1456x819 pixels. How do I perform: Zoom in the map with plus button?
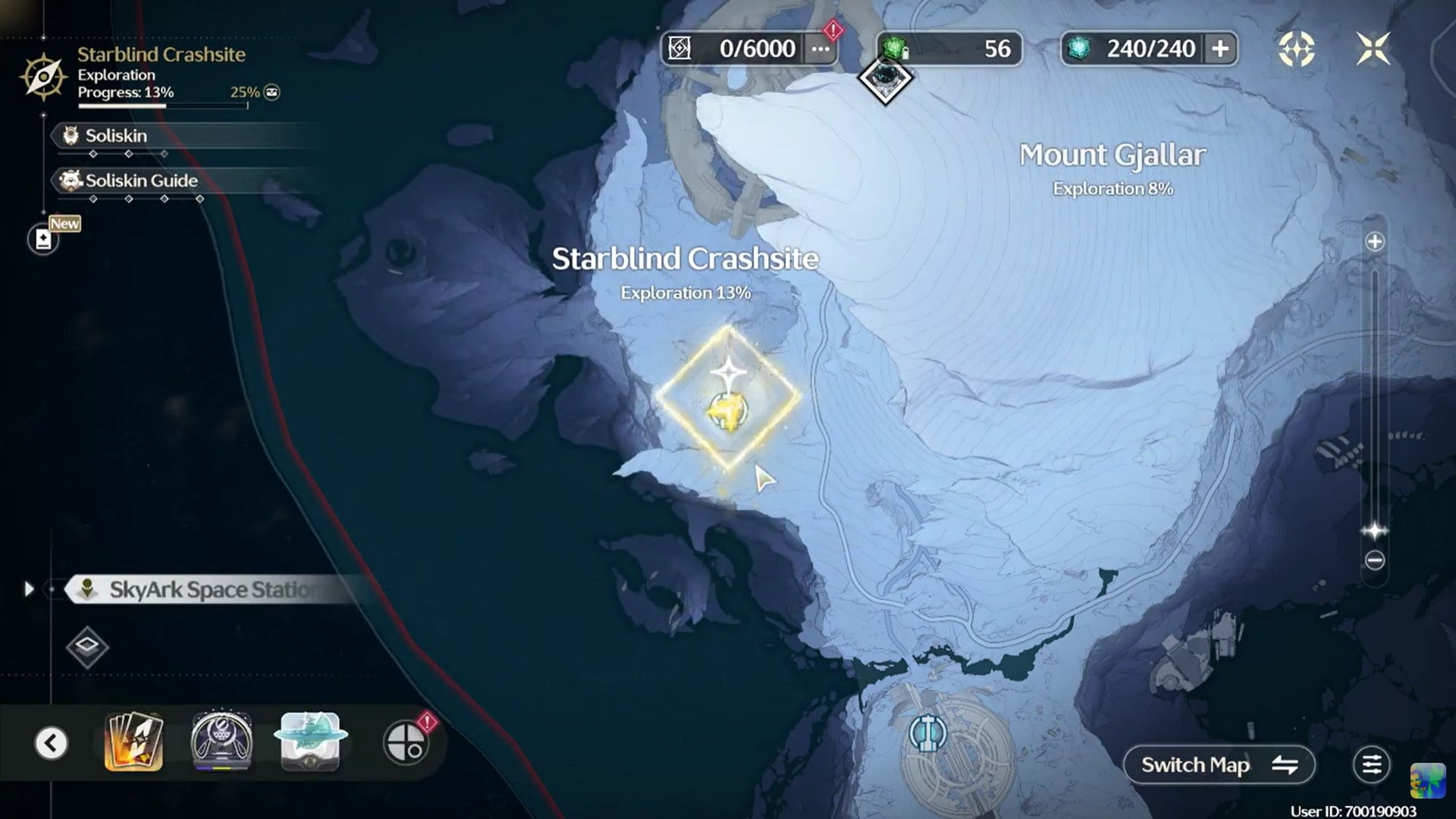(1374, 242)
